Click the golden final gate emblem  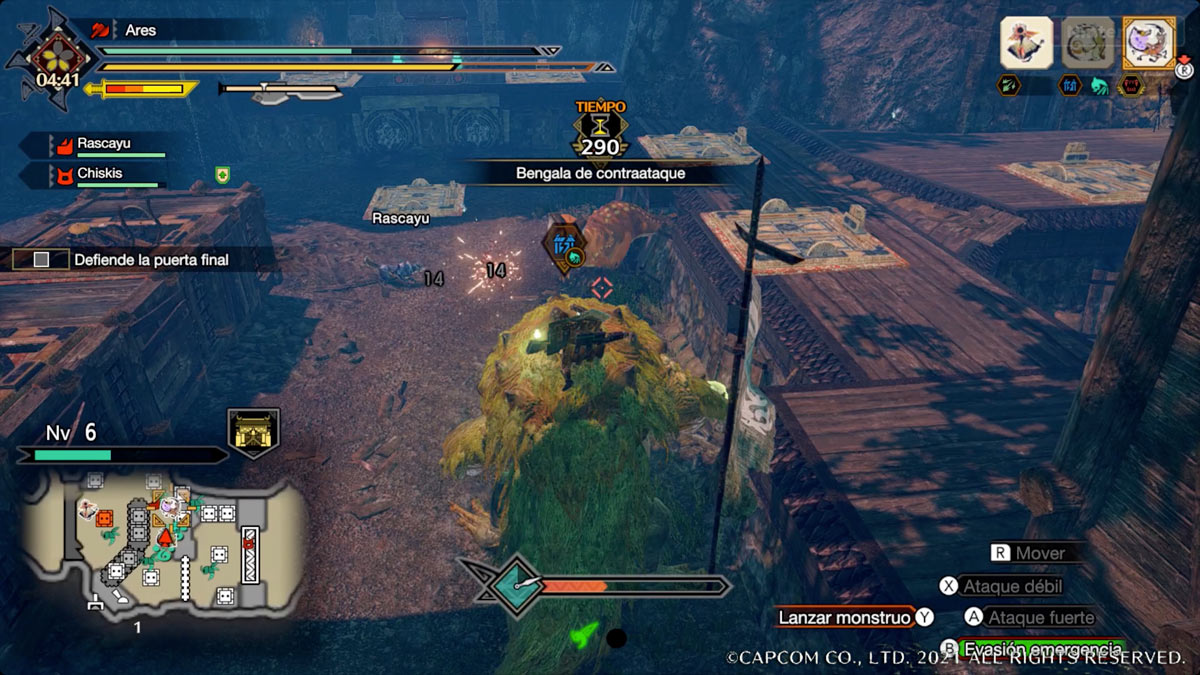tap(254, 432)
